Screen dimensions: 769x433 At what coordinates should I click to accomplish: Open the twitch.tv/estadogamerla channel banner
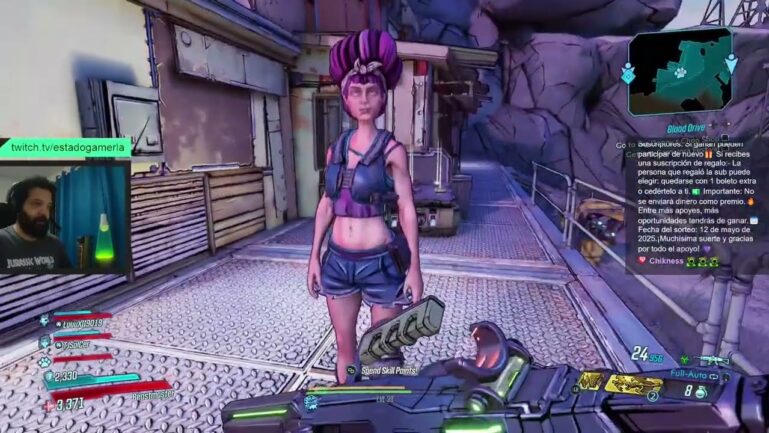coord(65,148)
